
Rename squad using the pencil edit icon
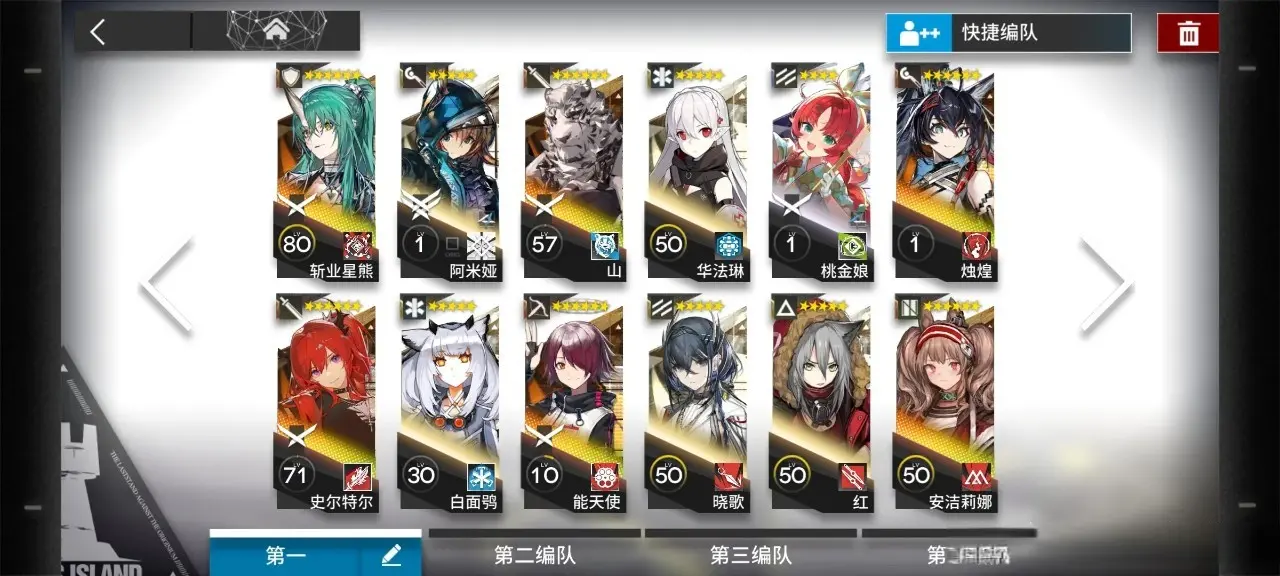point(391,556)
